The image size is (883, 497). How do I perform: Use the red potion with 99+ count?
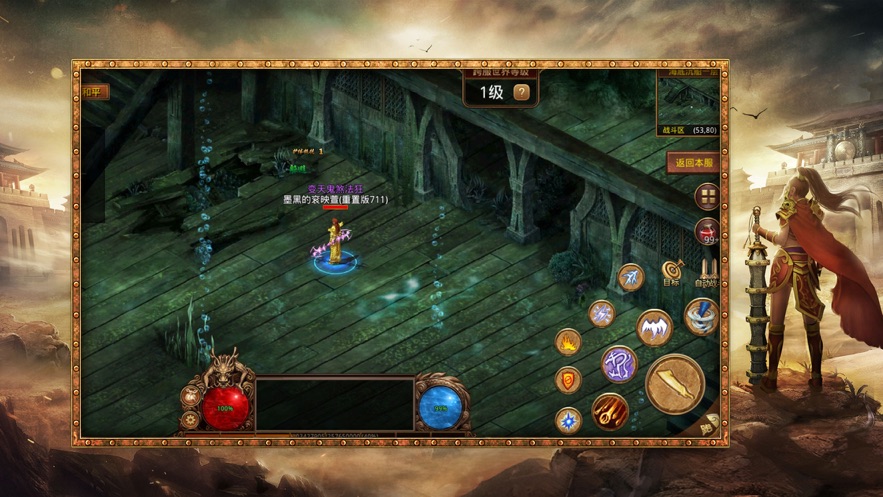click(x=707, y=232)
